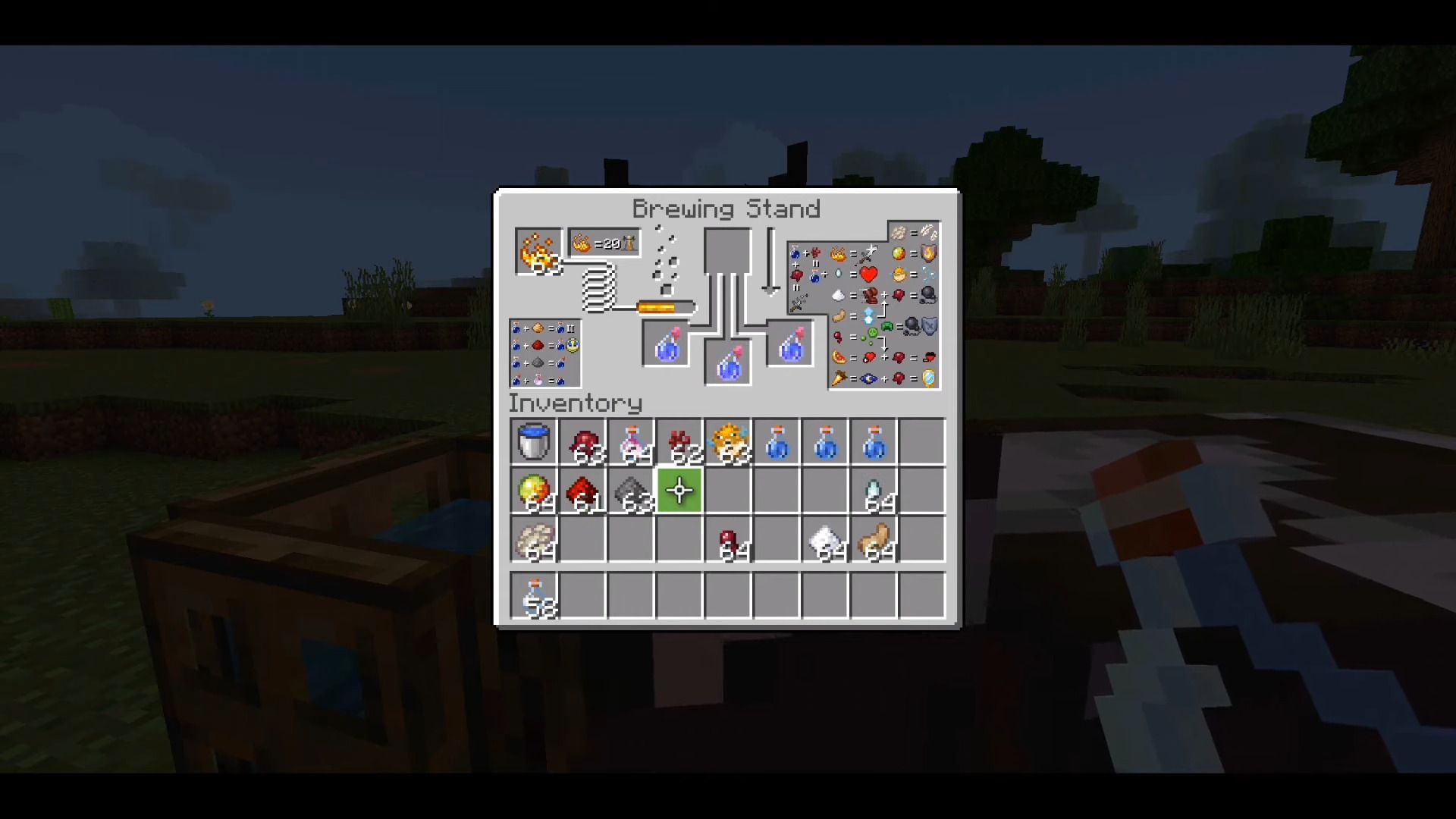
Task: Grab the ghast tear stack
Action: [x=874, y=491]
